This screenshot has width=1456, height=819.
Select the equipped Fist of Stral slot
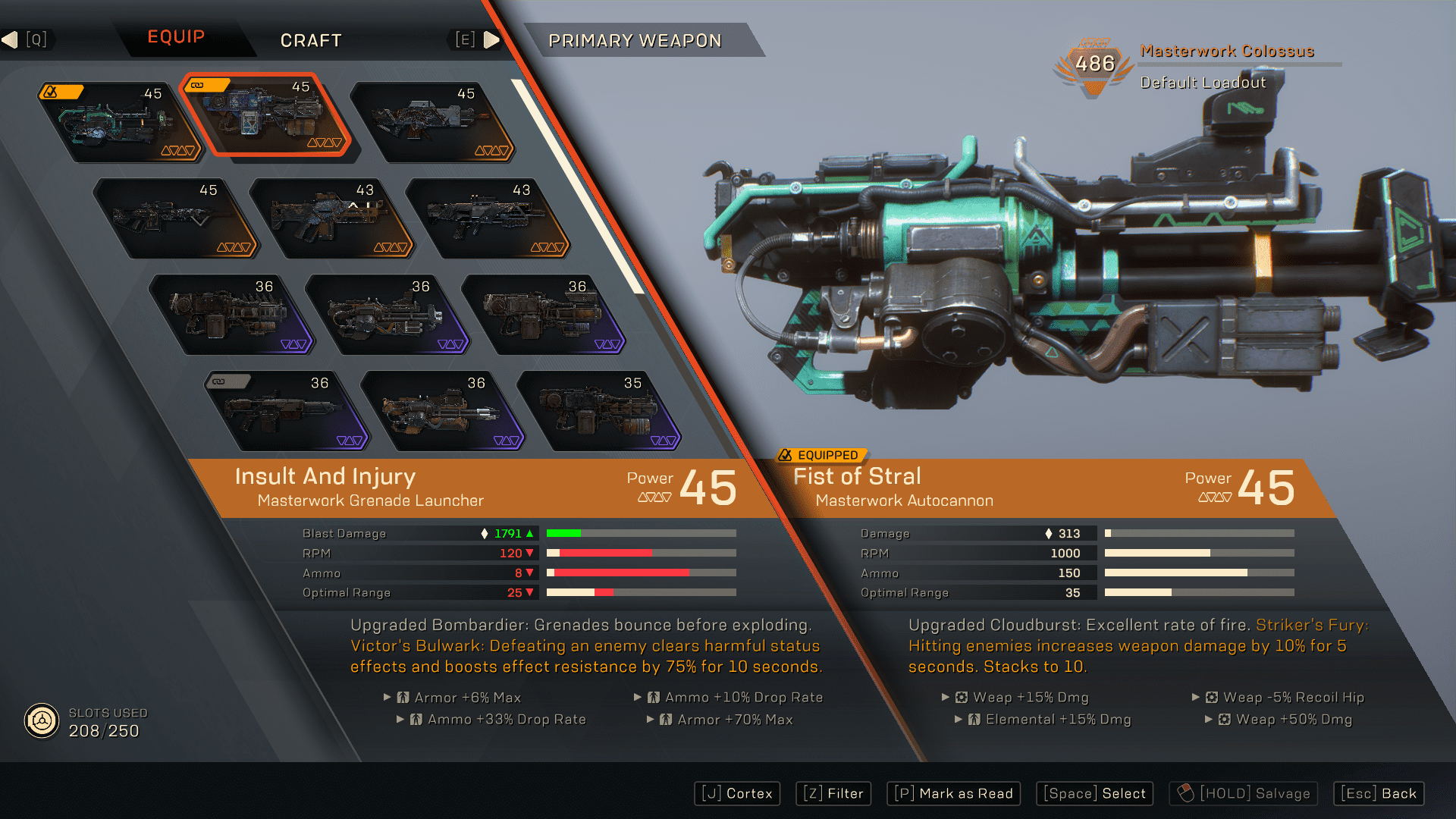tap(118, 122)
